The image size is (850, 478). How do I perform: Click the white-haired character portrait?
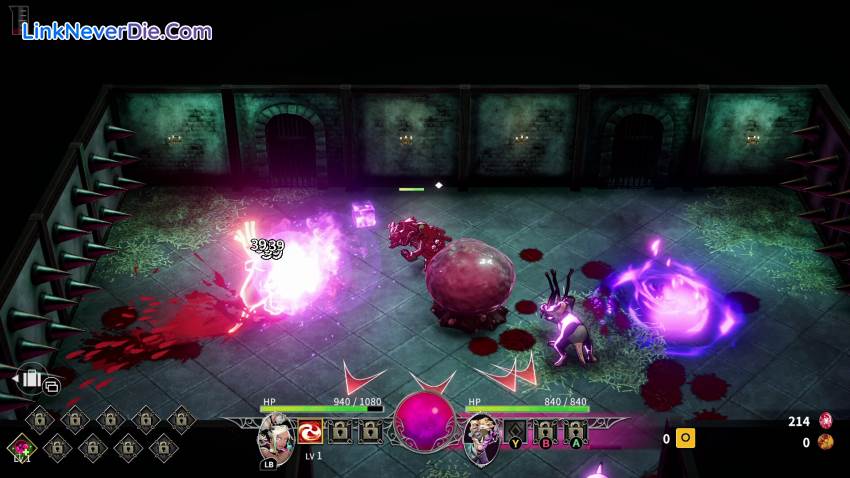(274, 435)
